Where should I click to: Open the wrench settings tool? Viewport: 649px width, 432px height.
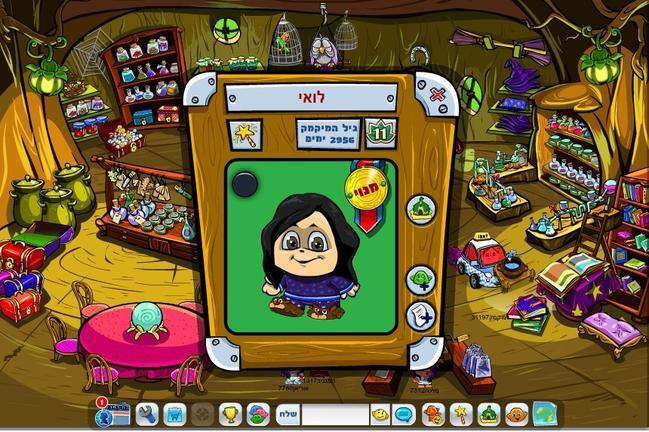[x=147, y=414]
